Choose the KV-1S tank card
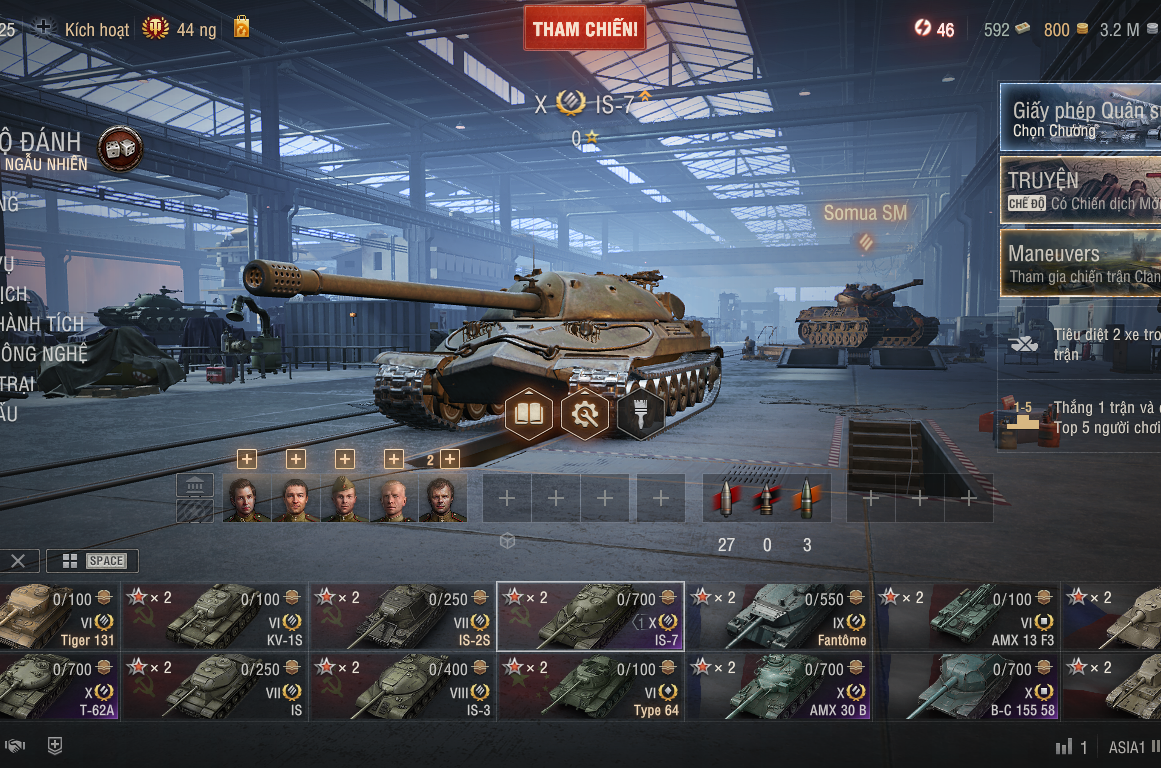The image size is (1161, 768). pos(215,617)
